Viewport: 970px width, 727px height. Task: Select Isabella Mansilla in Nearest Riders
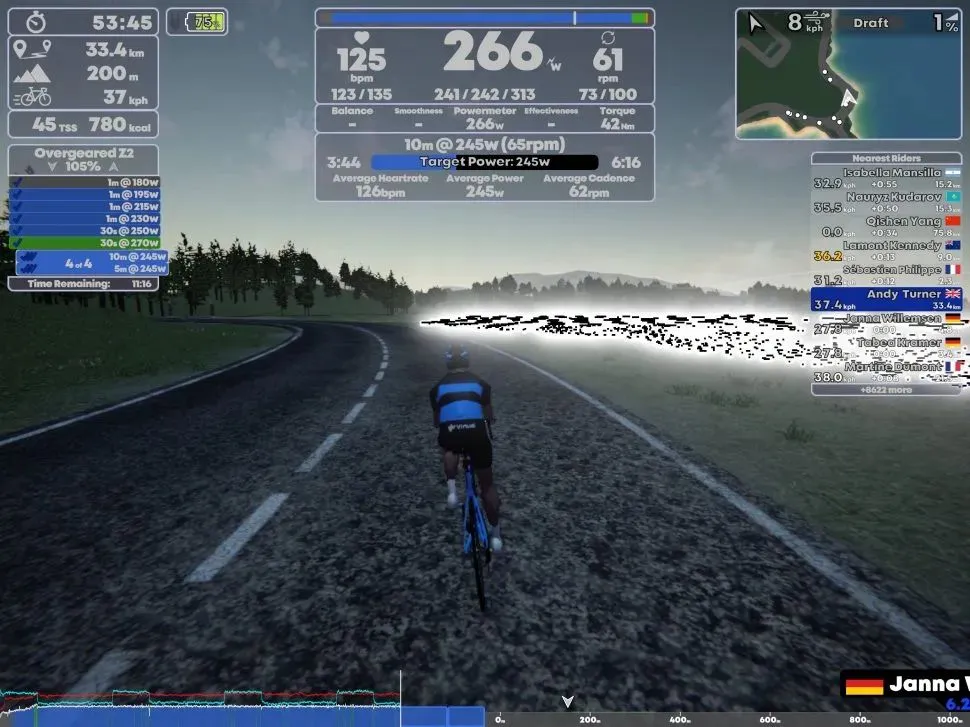tap(886, 178)
